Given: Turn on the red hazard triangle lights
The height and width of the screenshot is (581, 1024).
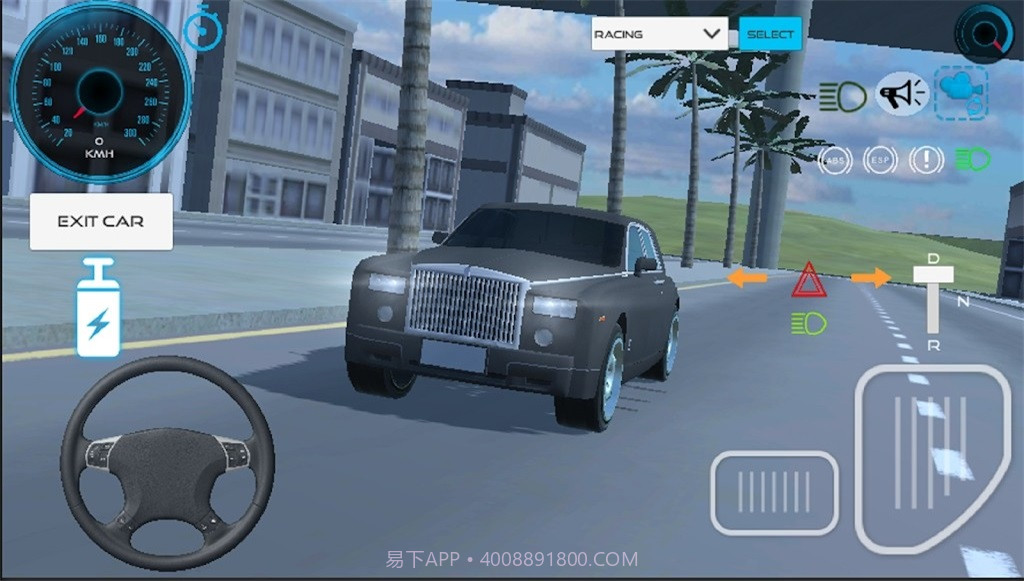Looking at the screenshot, I should (x=808, y=280).
